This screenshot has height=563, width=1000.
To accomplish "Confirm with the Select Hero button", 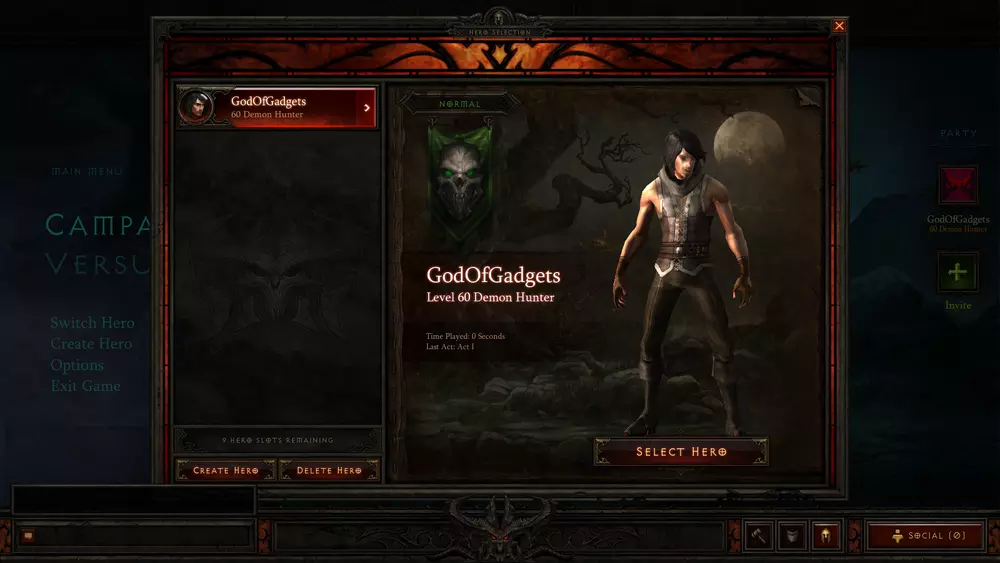I will coord(681,452).
